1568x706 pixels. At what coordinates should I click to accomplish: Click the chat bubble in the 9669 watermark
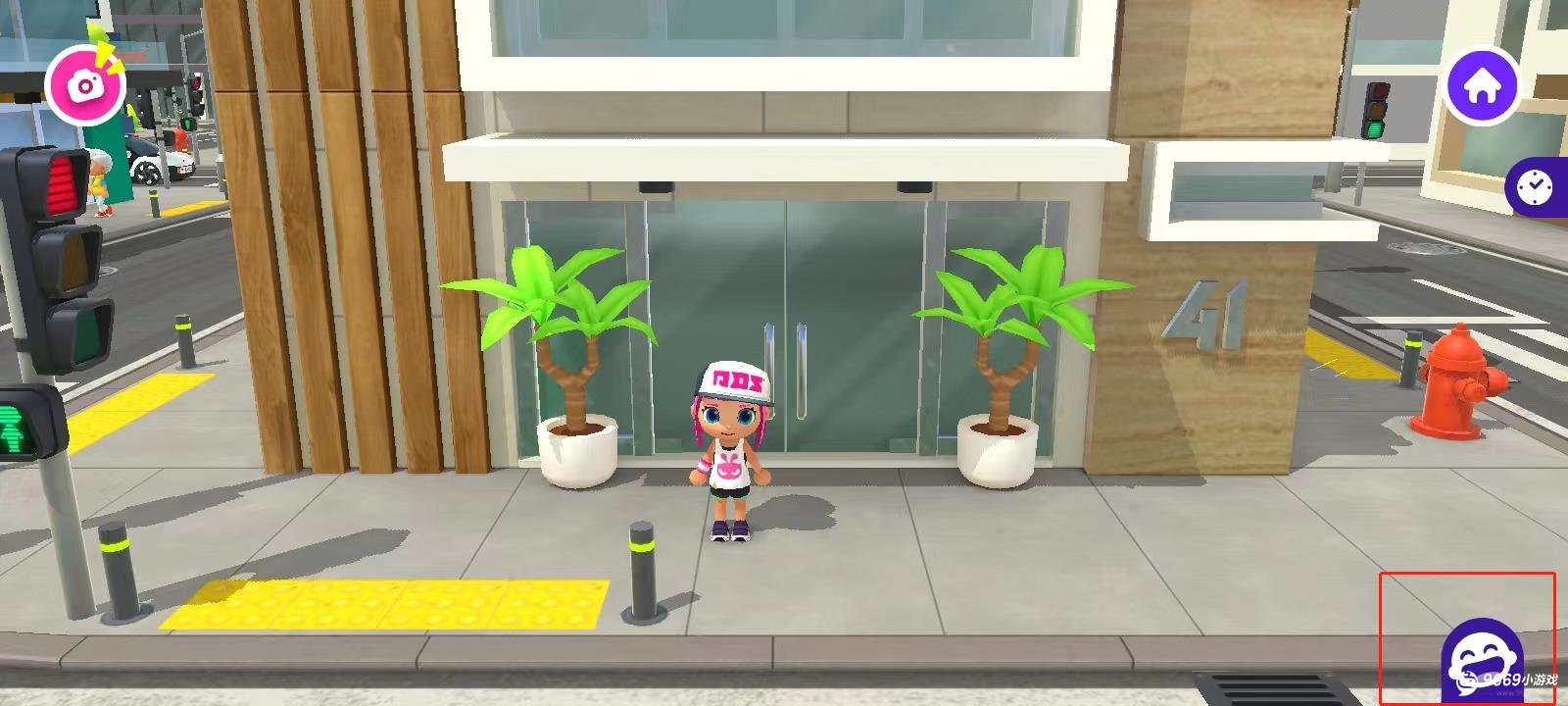pos(1466,683)
